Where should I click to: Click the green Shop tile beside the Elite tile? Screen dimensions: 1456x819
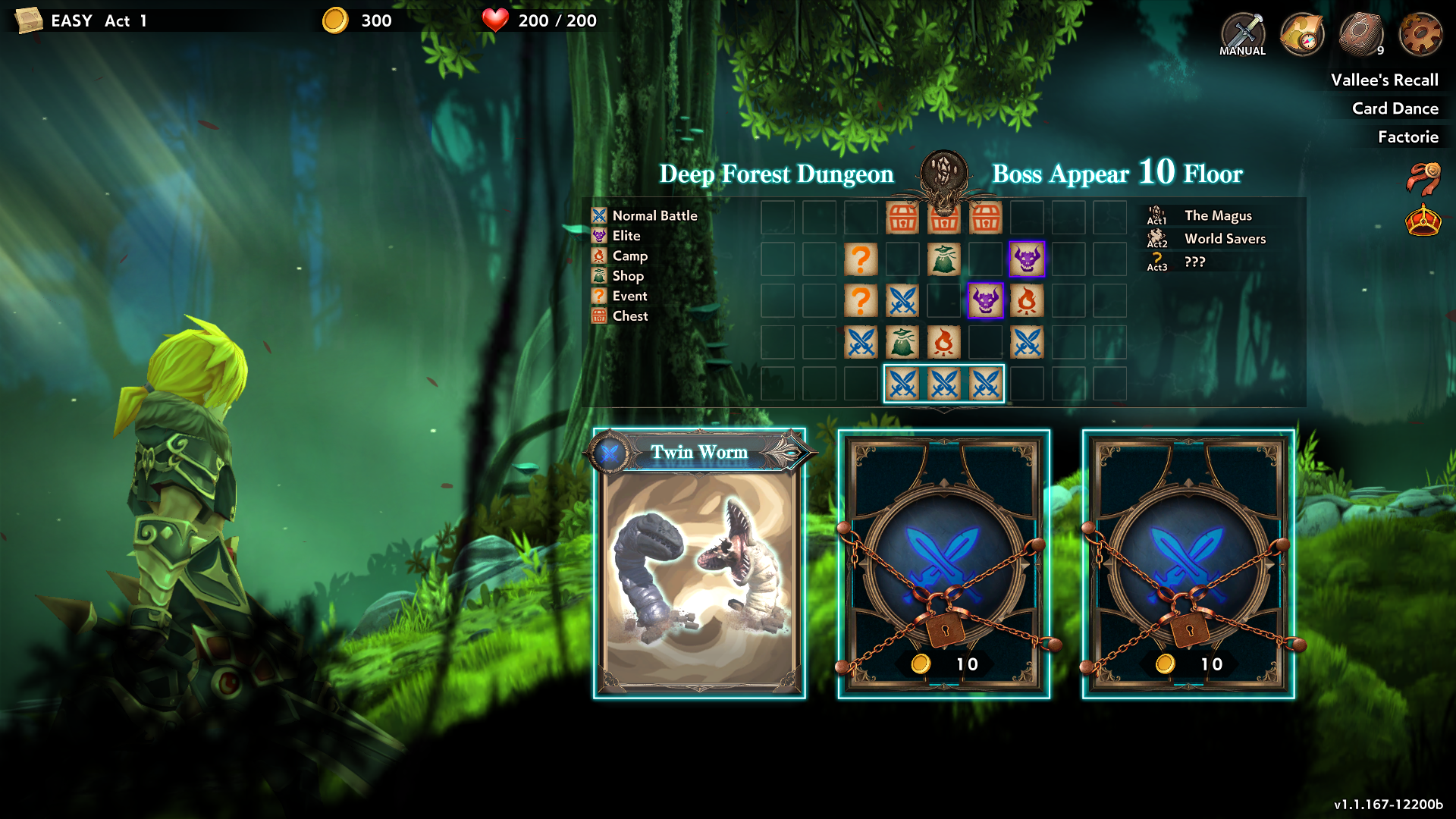(x=944, y=259)
